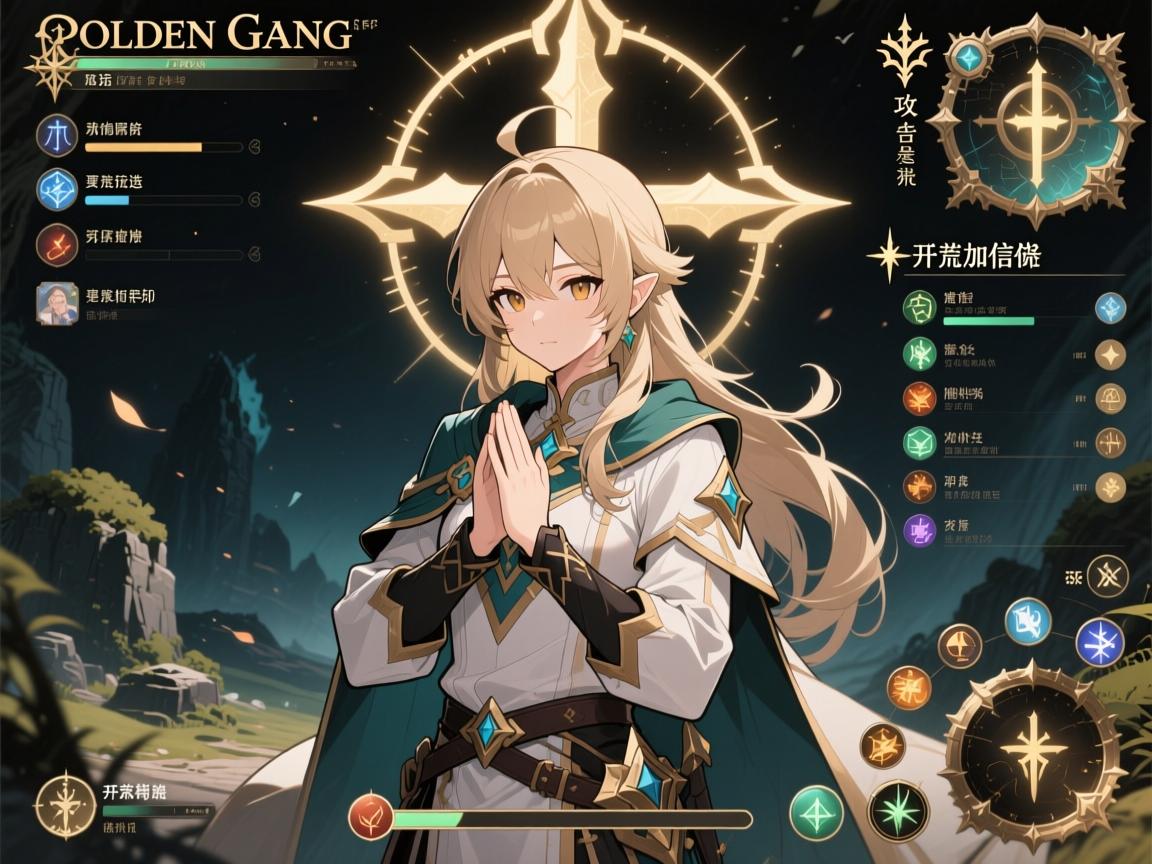Click the crossed-blades icon above skill wheel
Image resolution: width=1152 pixels, height=864 pixels.
(1105, 575)
